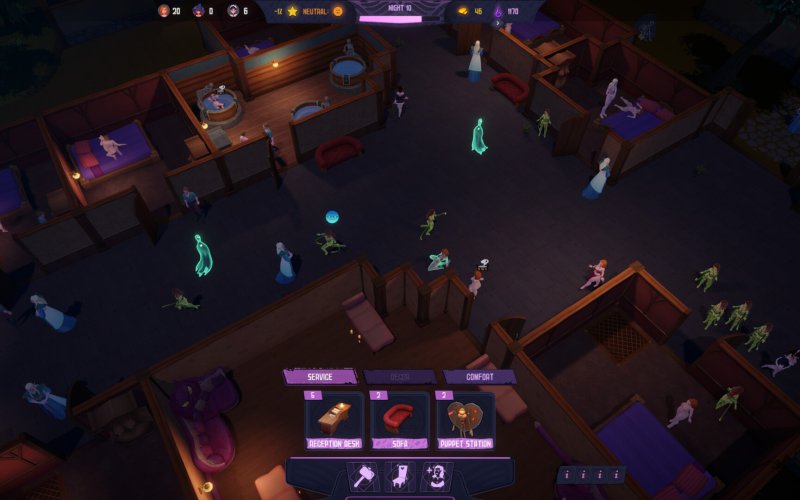800x500 pixels.
Task: Click the Neutral mood face icon
Action: point(337,11)
